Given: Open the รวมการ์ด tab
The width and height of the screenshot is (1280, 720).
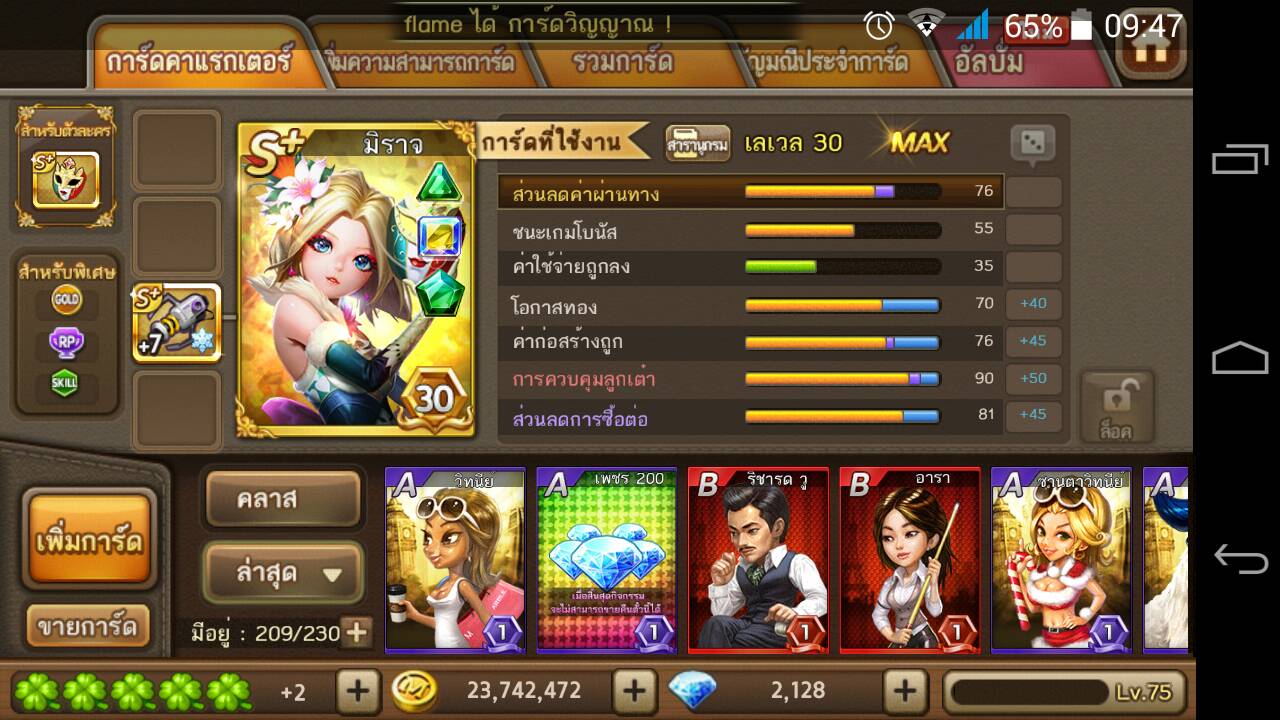Looking at the screenshot, I should pos(622,62).
